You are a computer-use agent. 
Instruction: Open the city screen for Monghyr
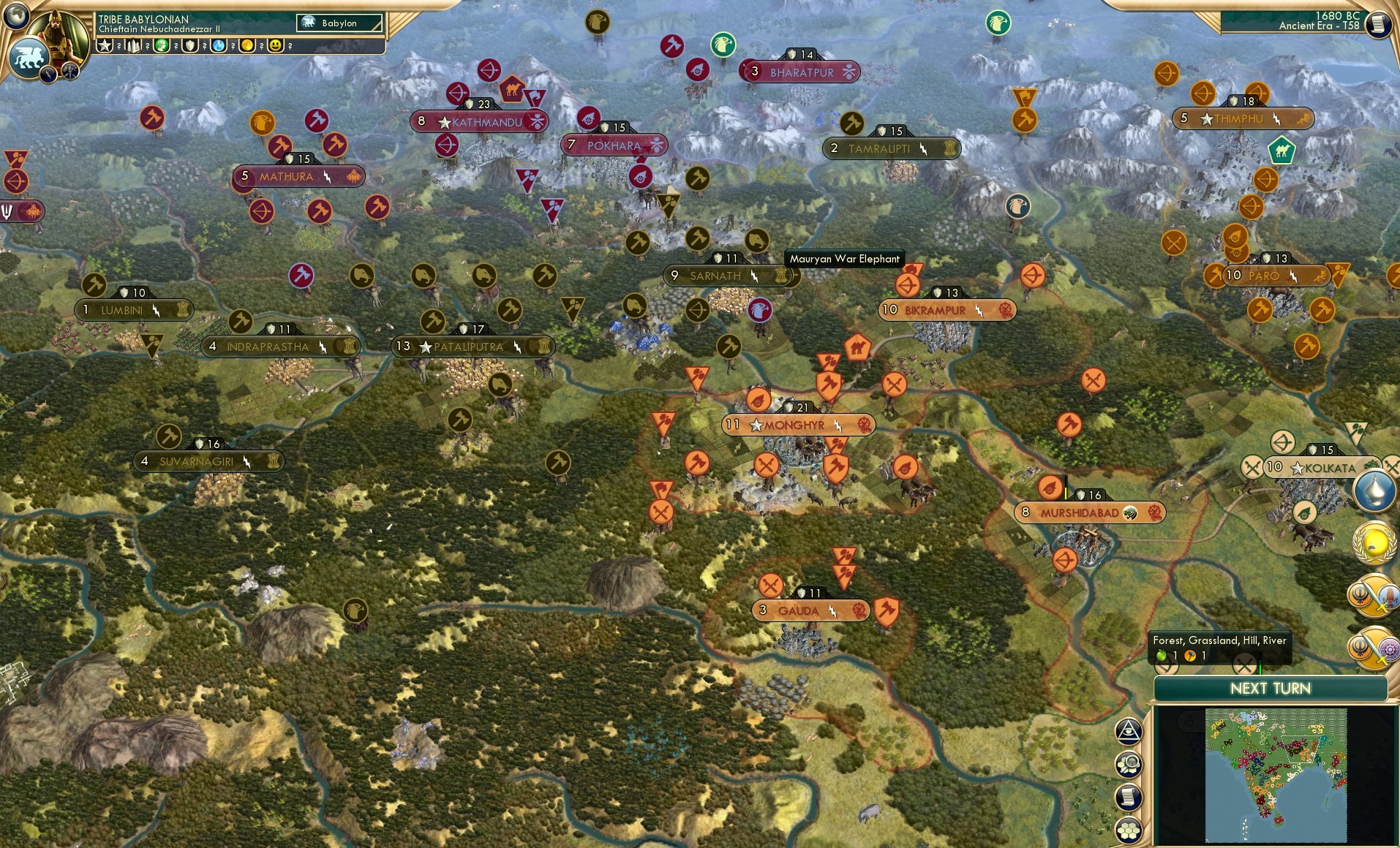(797, 425)
